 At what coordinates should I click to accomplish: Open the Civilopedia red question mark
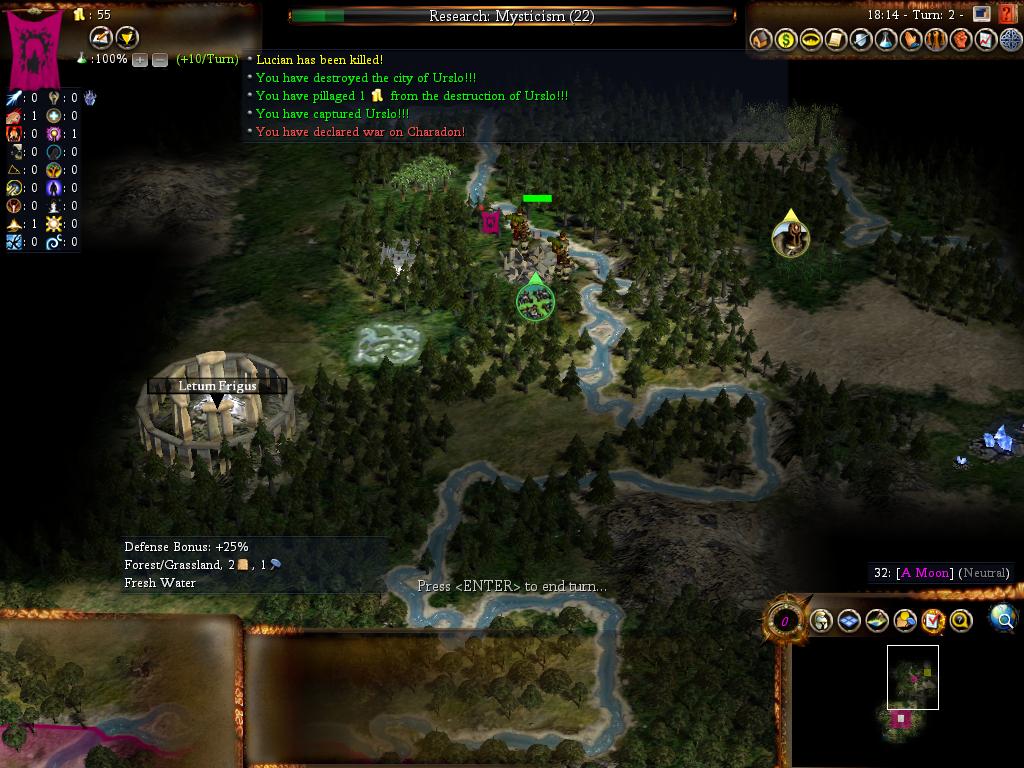1007,15
